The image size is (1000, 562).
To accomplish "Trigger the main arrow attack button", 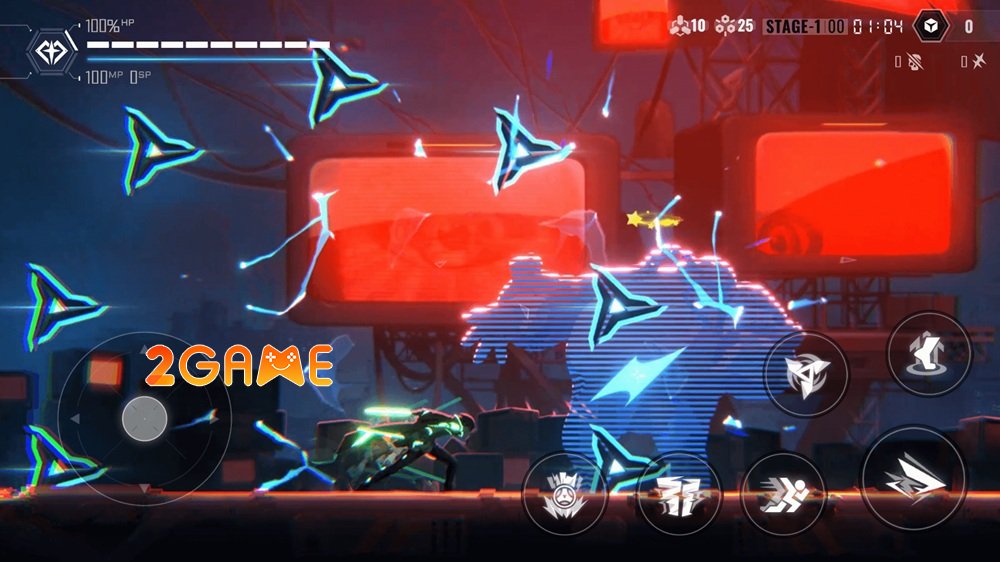I will click(x=912, y=478).
